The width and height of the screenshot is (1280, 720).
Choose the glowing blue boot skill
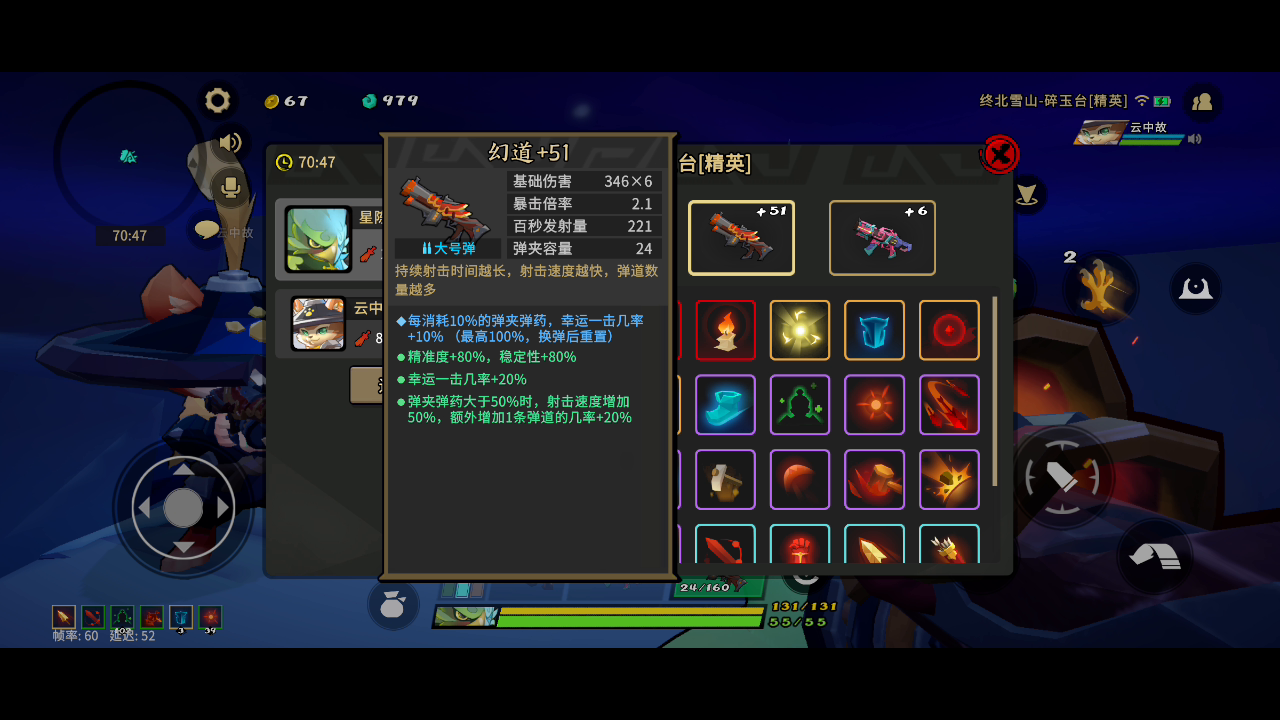(725, 404)
